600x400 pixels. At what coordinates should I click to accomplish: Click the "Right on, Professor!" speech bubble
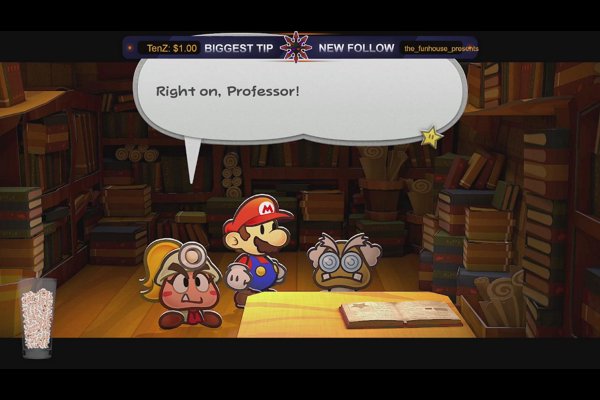point(300,93)
